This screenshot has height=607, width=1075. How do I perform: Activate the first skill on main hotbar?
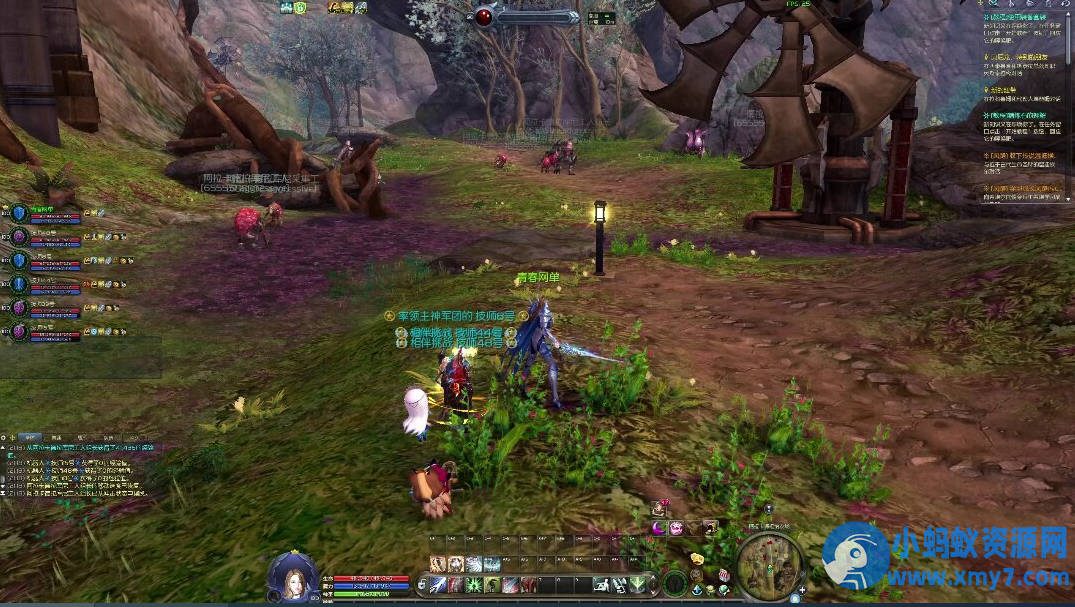(439, 584)
